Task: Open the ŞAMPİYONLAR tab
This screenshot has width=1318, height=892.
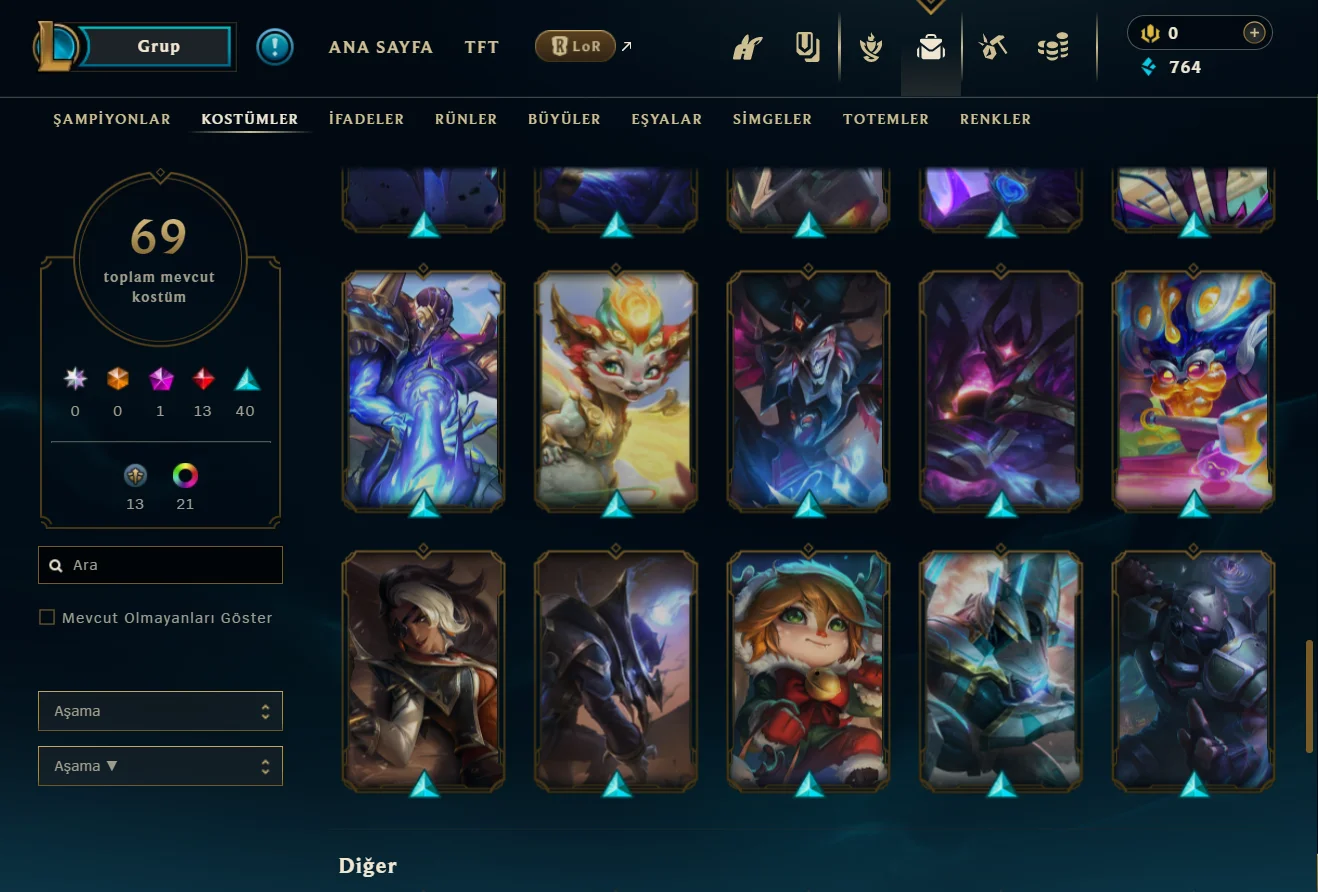Action: 112,119
